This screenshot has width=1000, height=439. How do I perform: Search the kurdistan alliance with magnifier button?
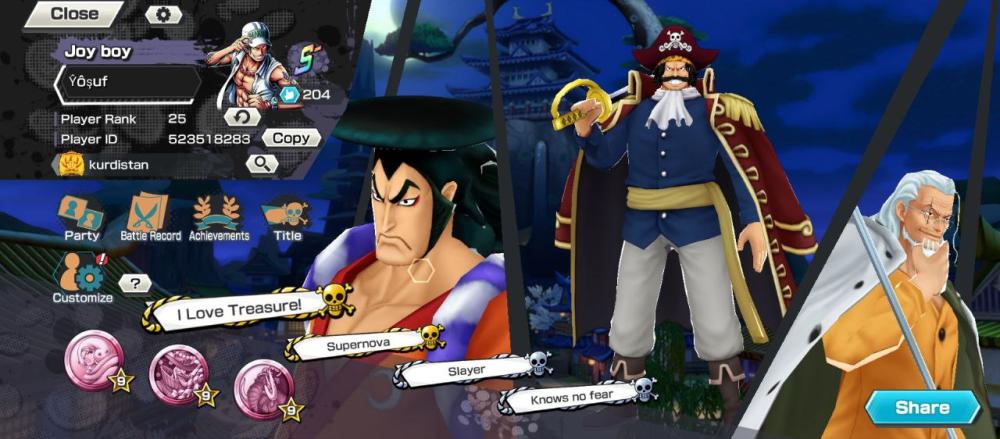tap(262, 163)
